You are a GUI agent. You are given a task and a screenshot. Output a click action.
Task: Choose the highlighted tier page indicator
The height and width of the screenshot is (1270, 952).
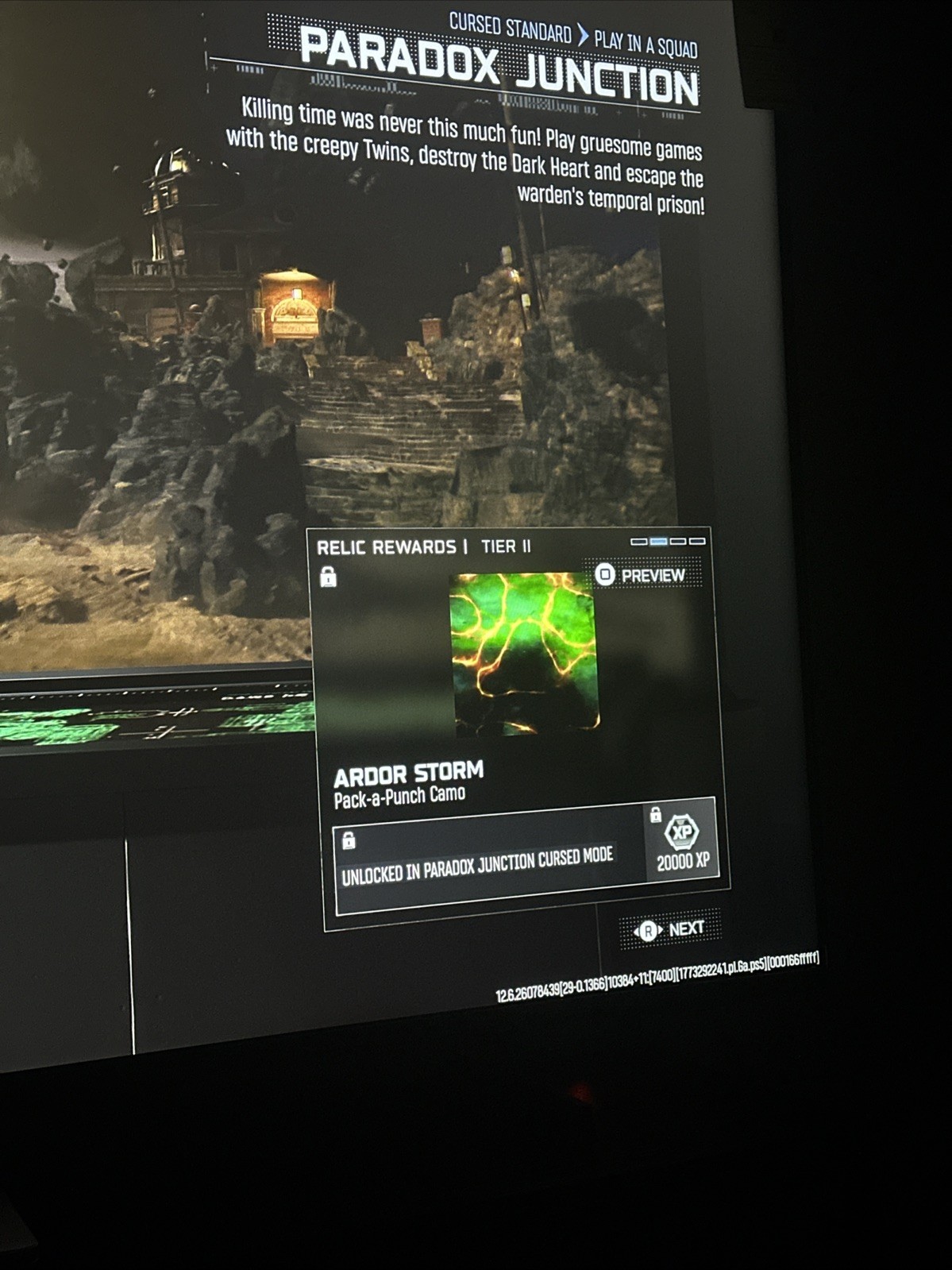[658, 542]
